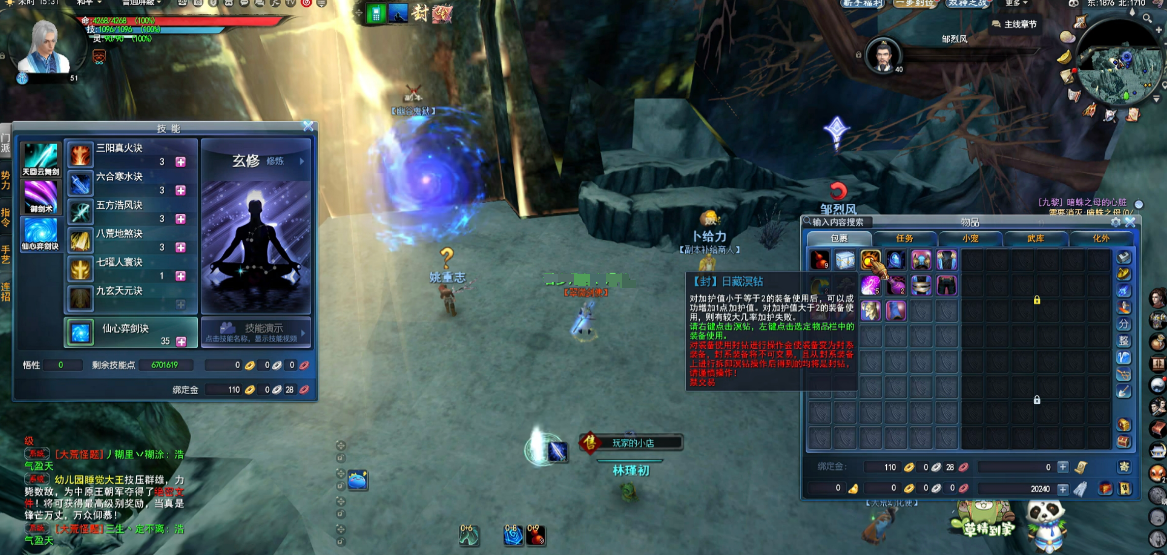This screenshot has height=555, width=1167.
Task: Choose the 天圆云舞剑 skill set
Action: [40, 159]
